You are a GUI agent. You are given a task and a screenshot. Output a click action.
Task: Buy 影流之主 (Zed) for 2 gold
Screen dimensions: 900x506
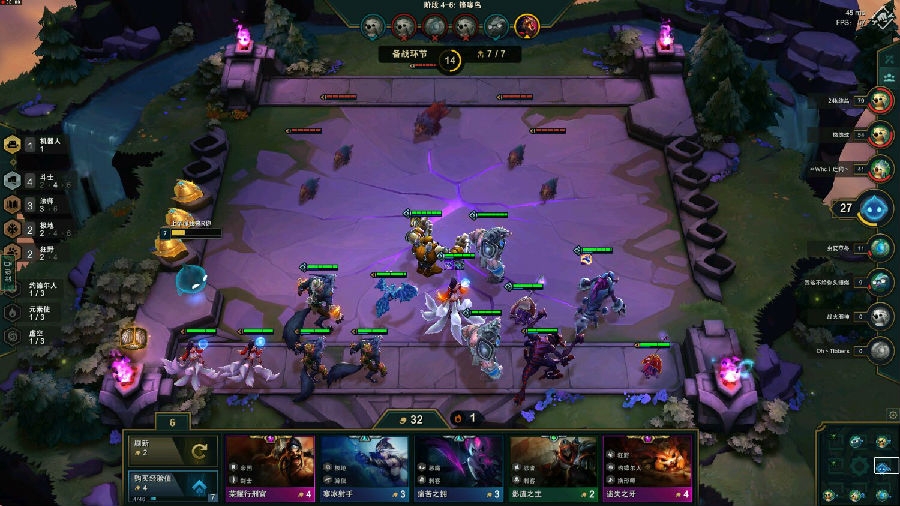click(x=554, y=466)
